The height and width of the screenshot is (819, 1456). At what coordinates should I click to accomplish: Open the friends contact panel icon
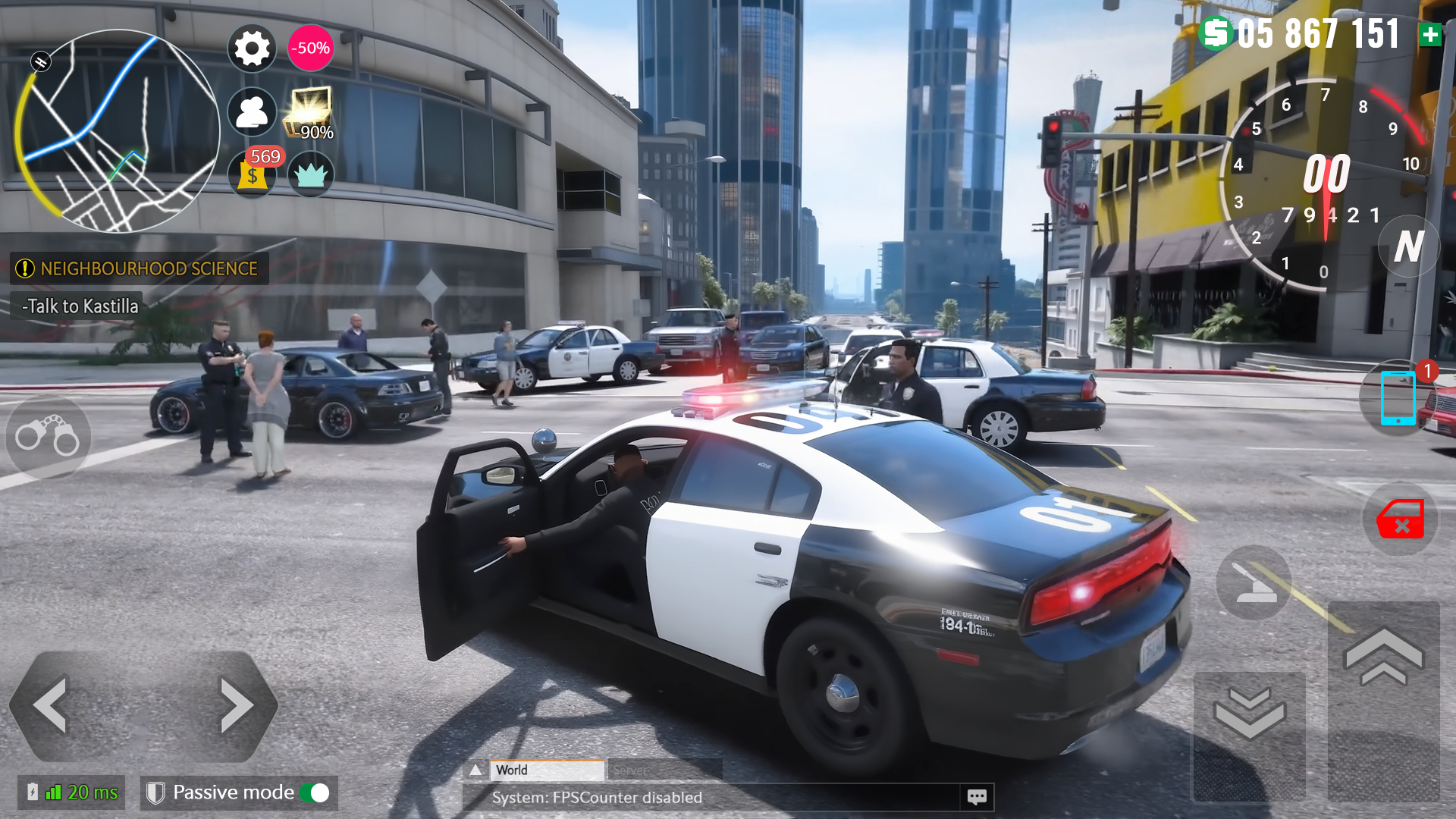[x=252, y=112]
